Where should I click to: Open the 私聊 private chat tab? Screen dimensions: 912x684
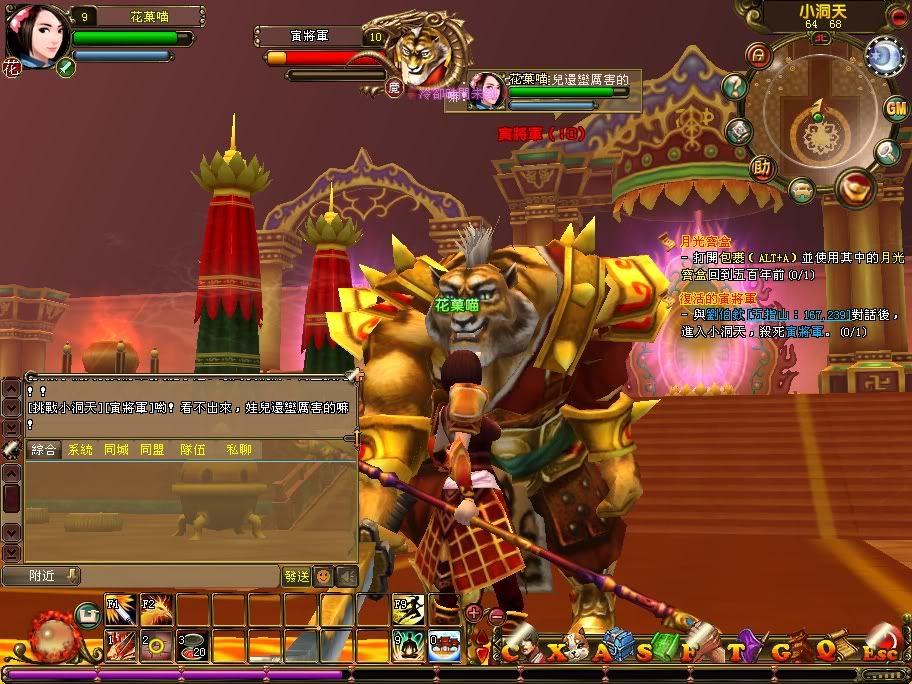pyautogui.click(x=238, y=450)
